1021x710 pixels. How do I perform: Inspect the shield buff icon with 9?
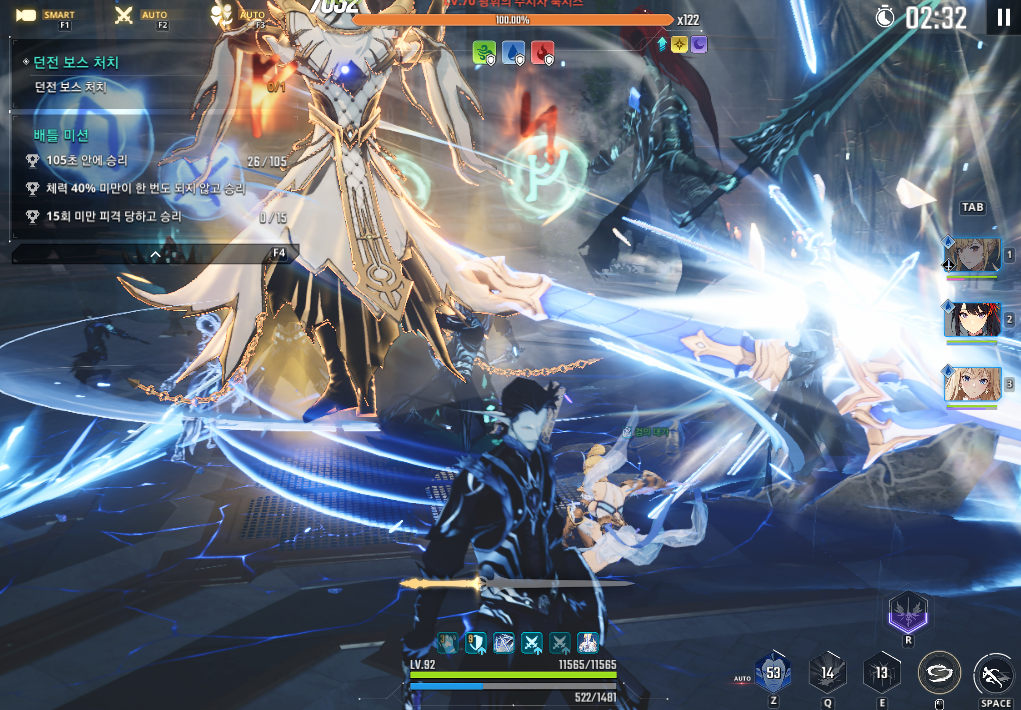pyautogui.click(x=476, y=643)
